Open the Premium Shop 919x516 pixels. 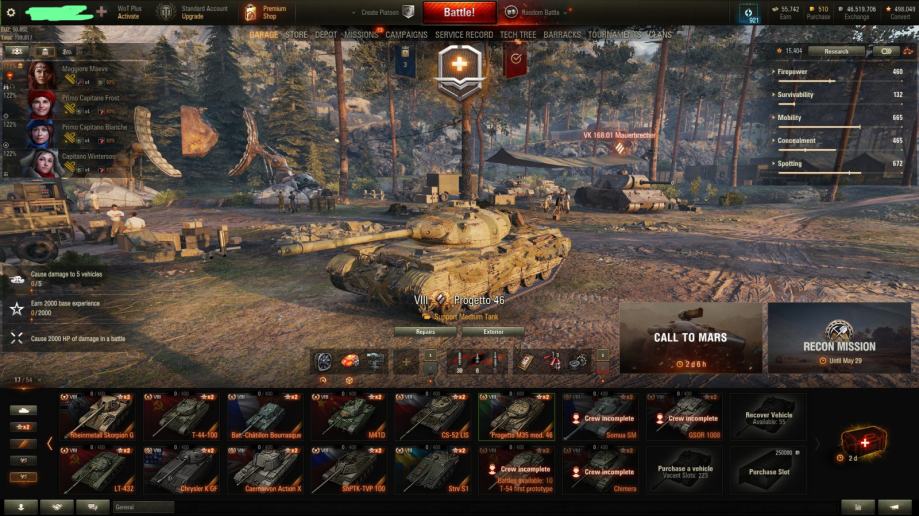coord(264,12)
